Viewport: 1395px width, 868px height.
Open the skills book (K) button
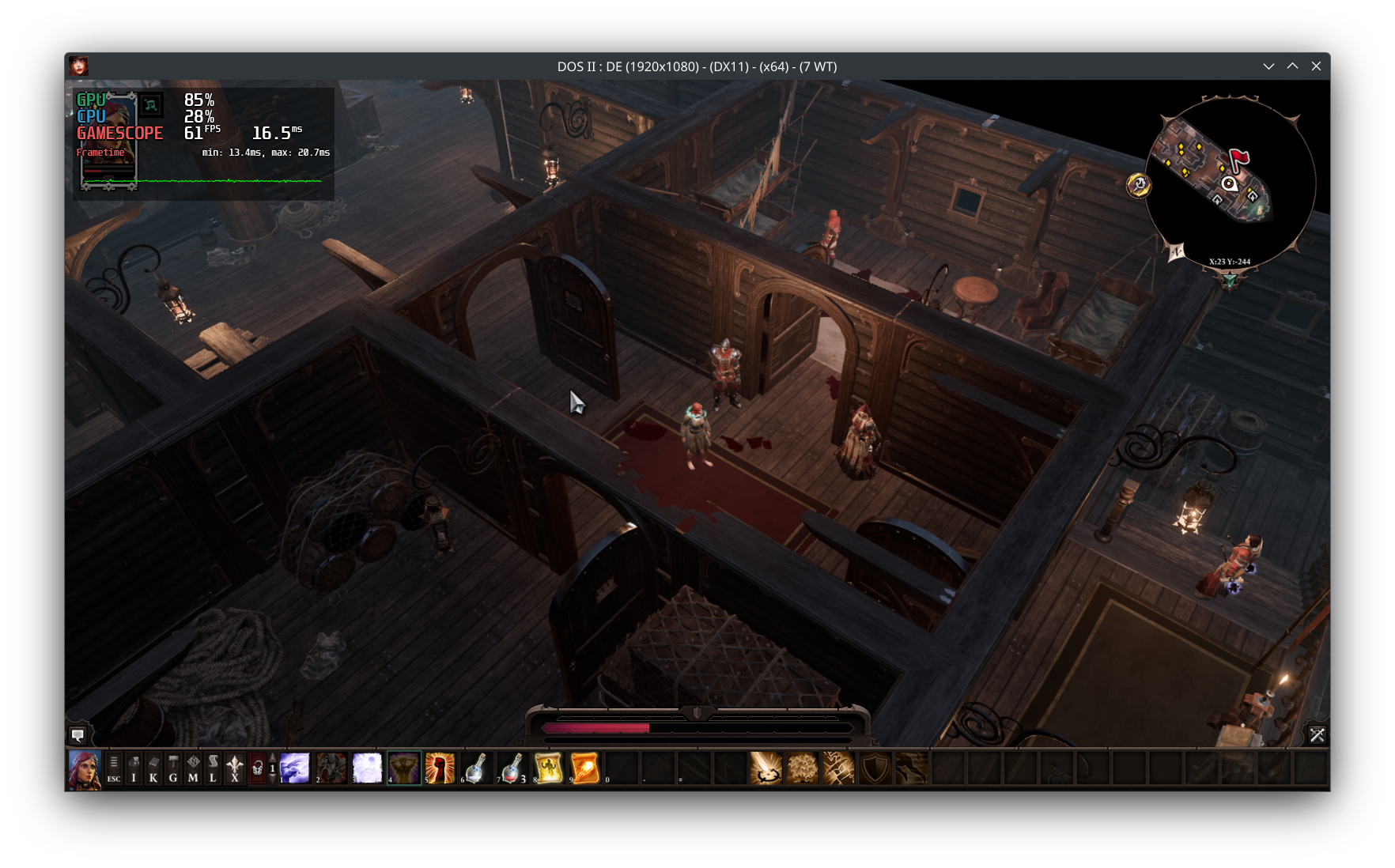point(153,768)
